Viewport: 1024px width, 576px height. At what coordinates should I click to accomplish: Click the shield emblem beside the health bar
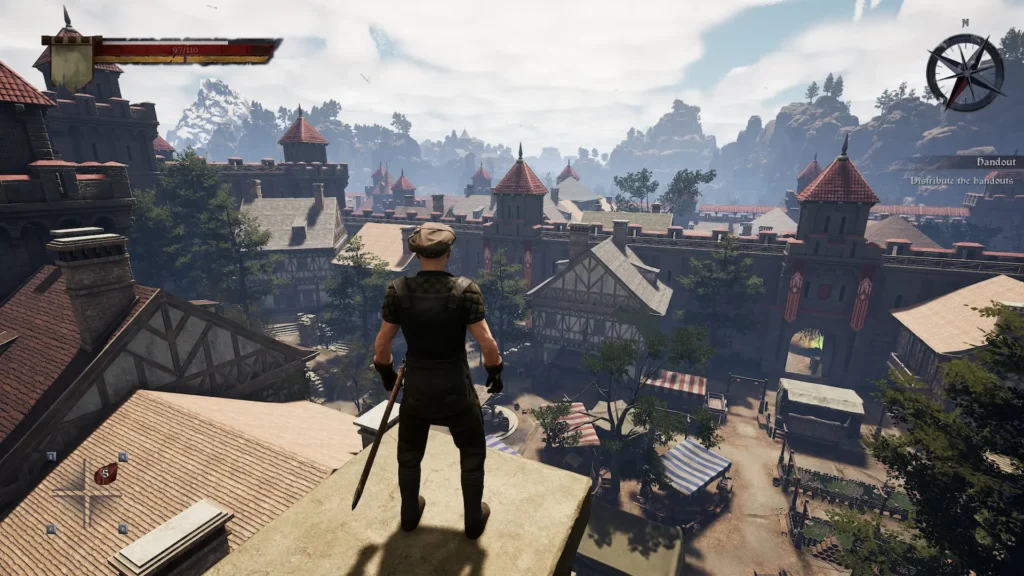pos(72,62)
